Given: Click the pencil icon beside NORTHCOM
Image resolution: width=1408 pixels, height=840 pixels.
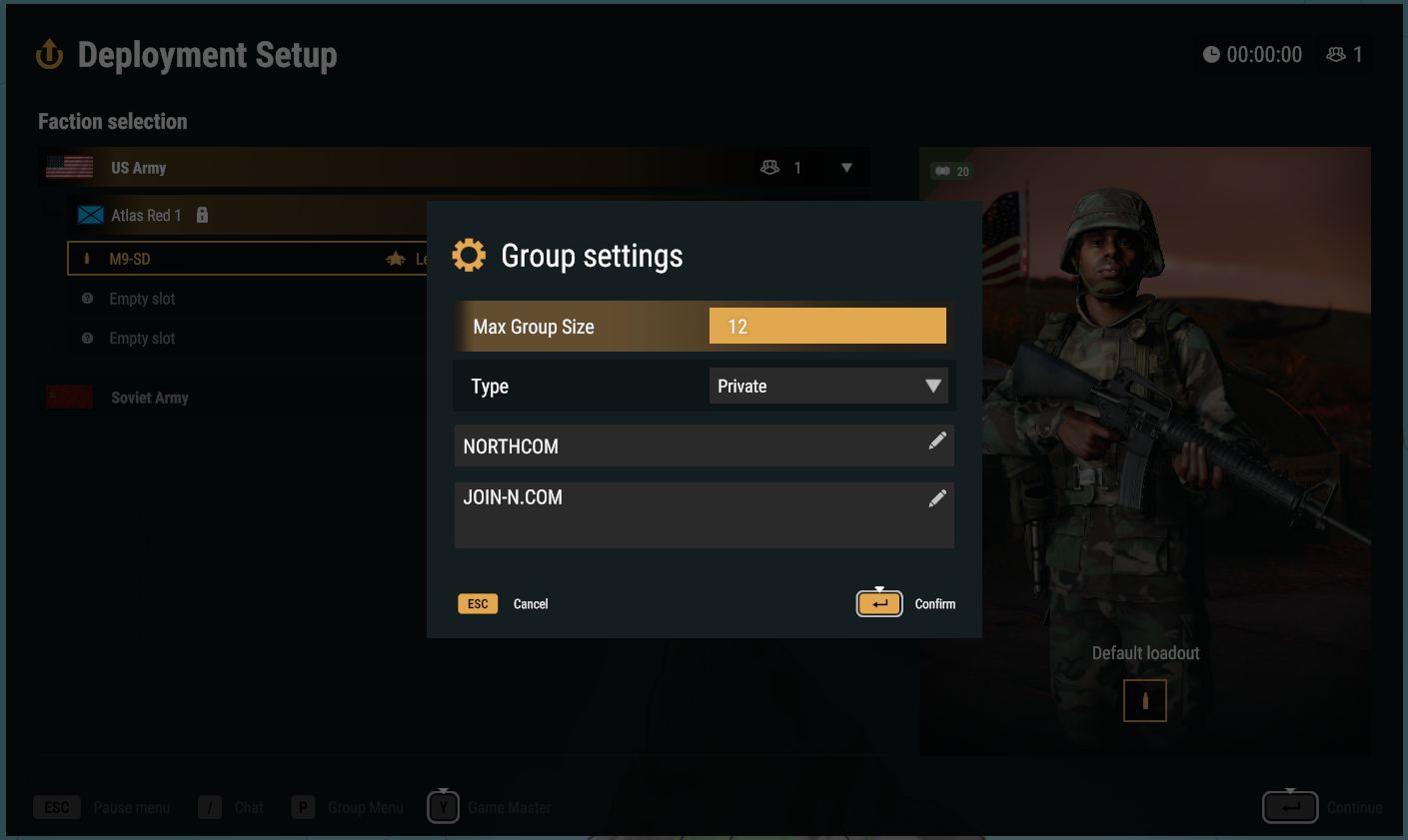Looking at the screenshot, I should (937, 440).
